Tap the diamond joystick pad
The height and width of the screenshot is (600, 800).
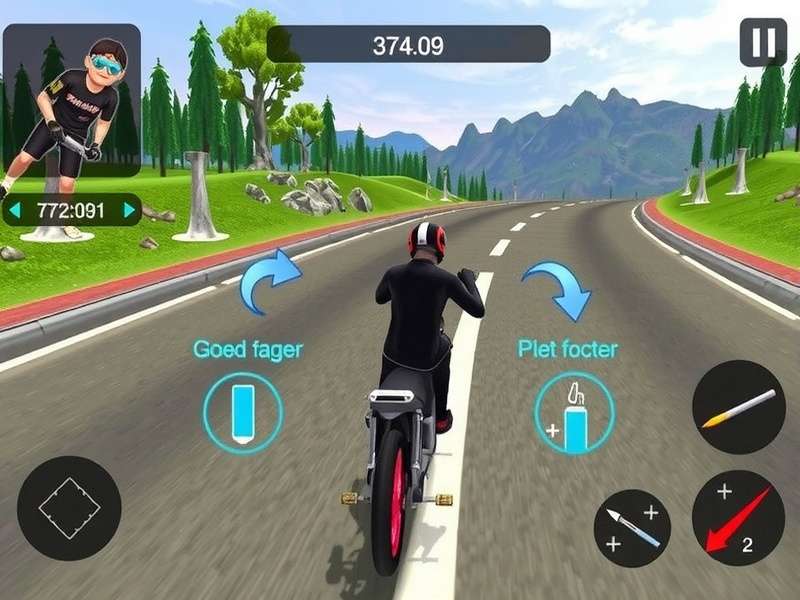69,508
